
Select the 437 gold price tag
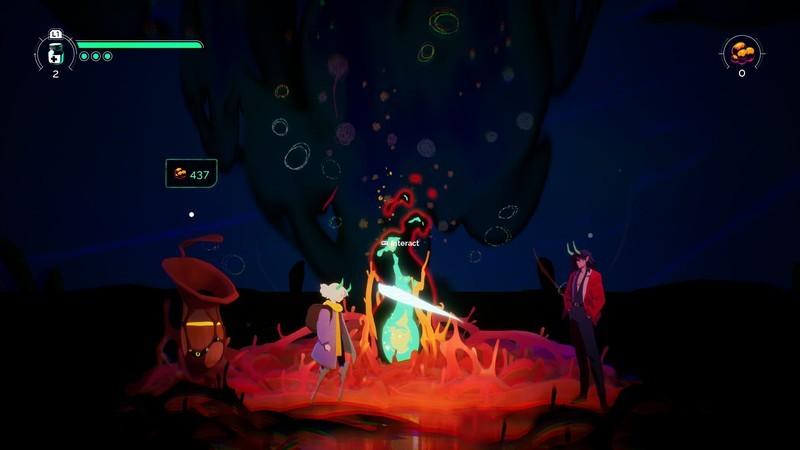coord(191,174)
